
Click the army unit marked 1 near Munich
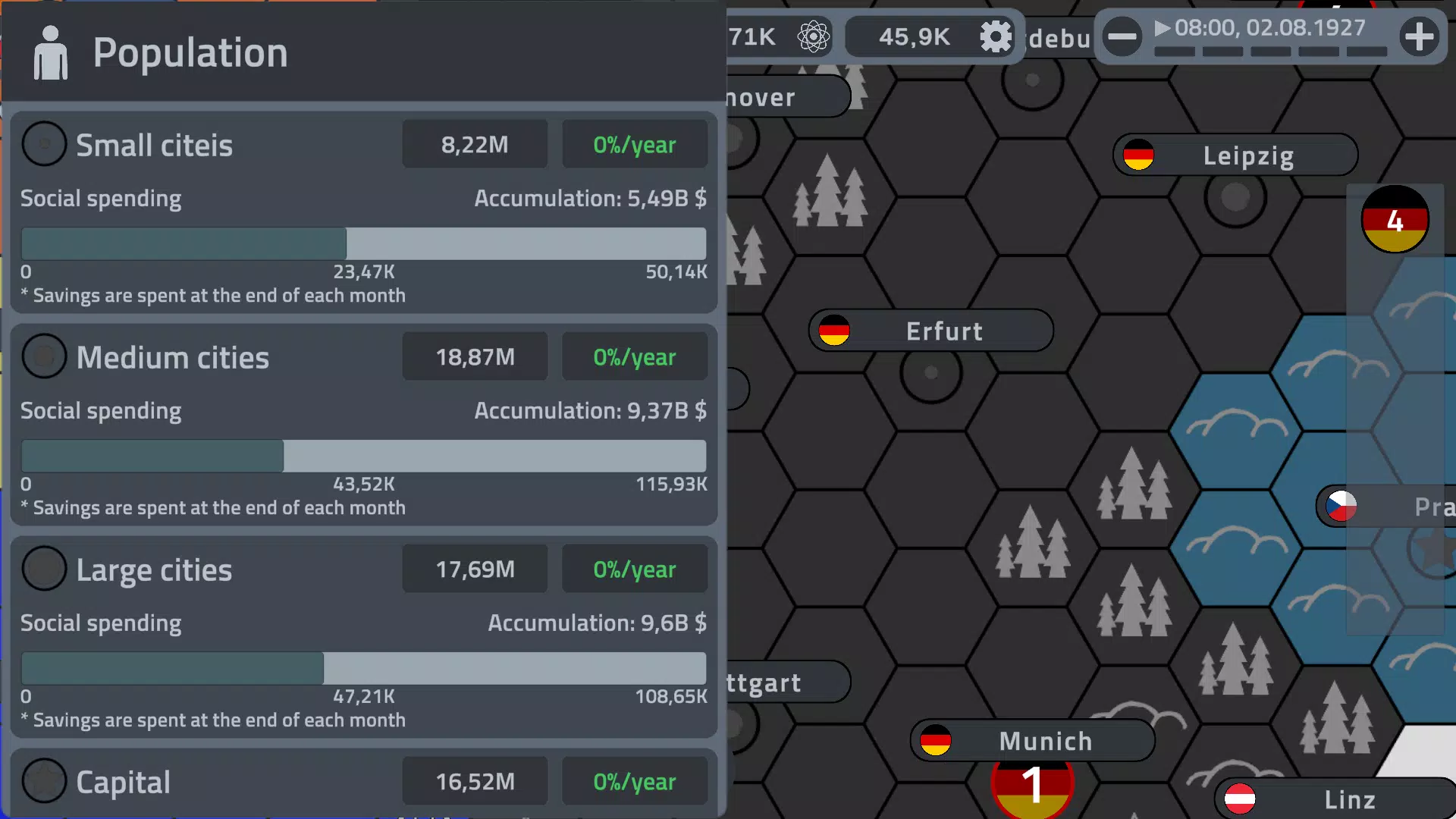pyautogui.click(x=1031, y=787)
